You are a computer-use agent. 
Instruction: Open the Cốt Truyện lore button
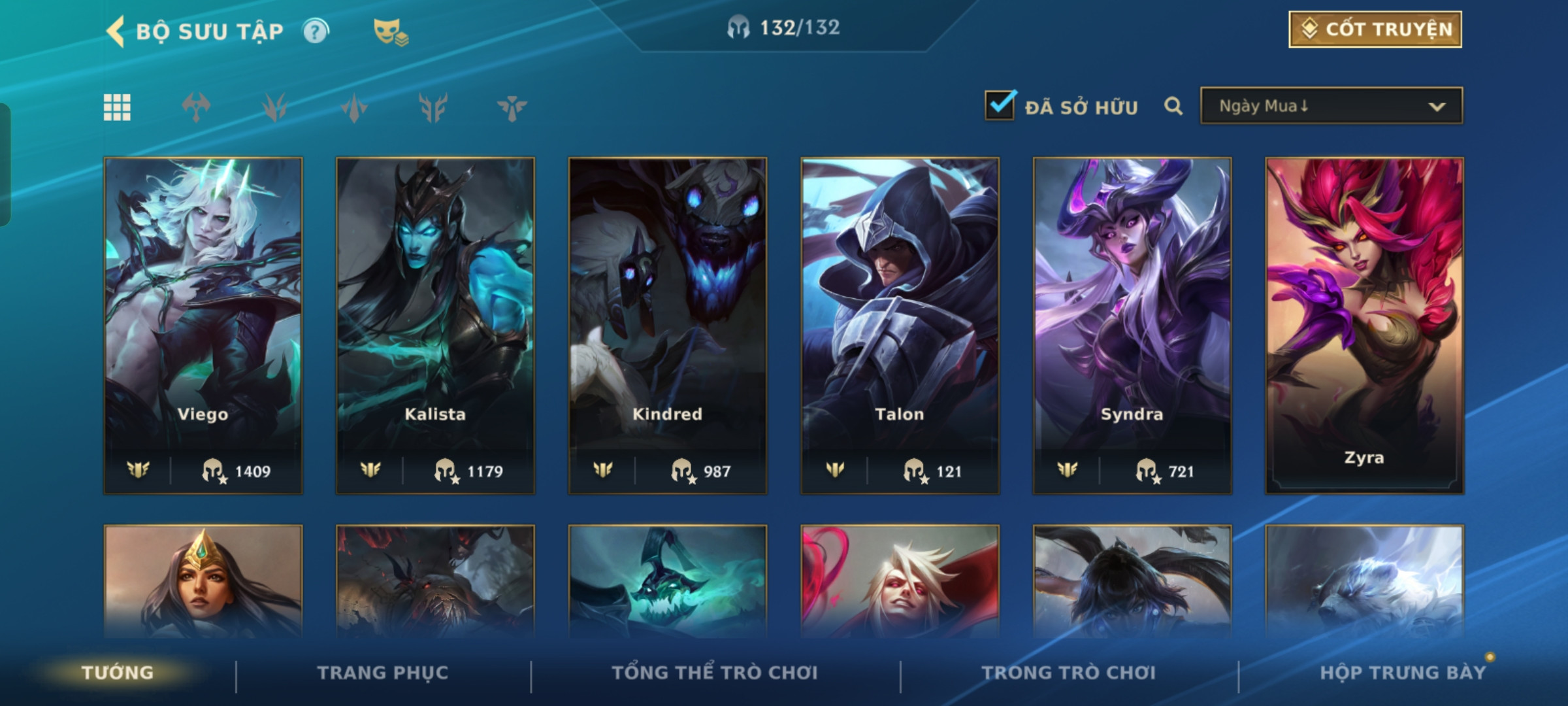[1375, 29]
